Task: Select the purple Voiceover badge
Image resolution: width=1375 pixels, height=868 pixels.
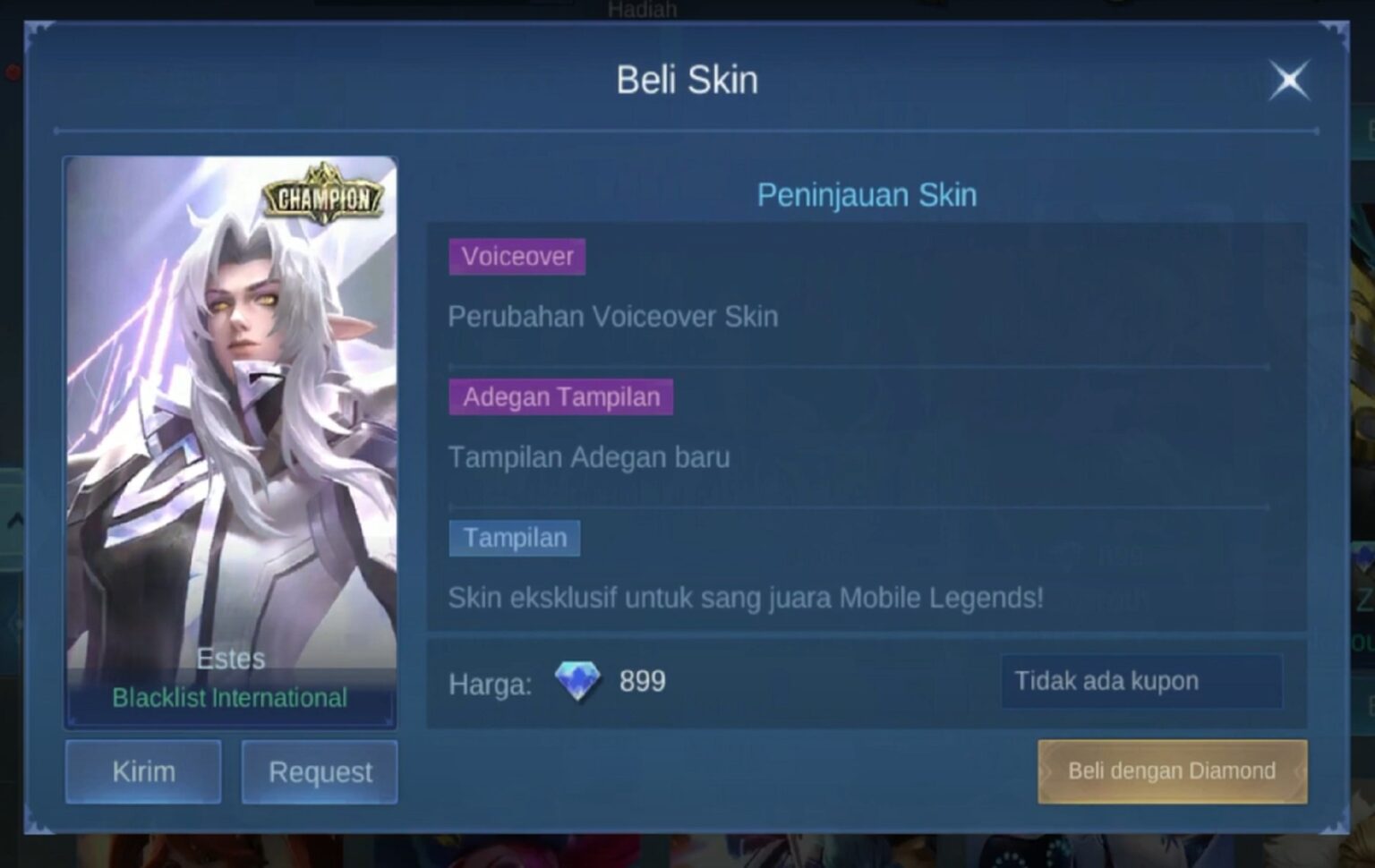Action: tap(517, 257)
